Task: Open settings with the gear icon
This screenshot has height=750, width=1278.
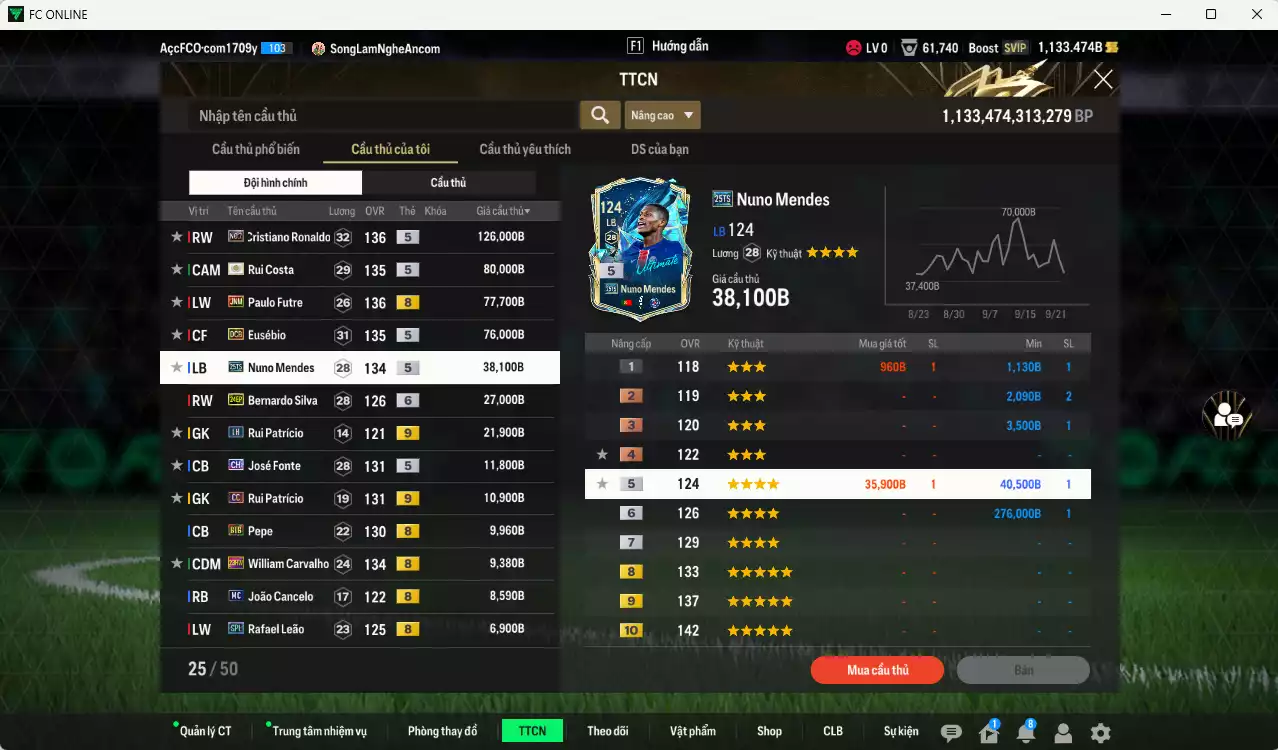Action: tap(1100, 733)
